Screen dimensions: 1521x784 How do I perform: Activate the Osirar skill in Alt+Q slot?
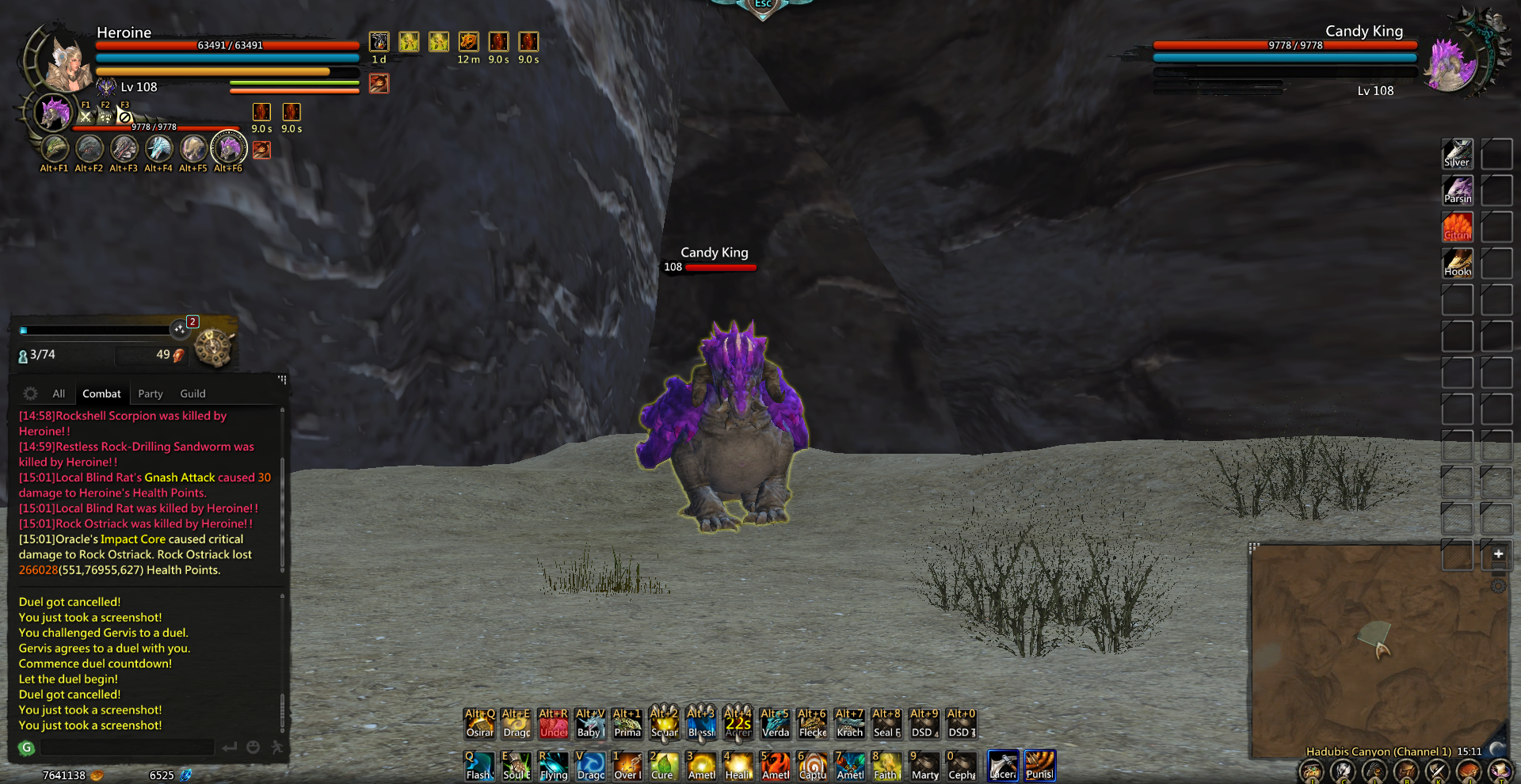(479, 723)
